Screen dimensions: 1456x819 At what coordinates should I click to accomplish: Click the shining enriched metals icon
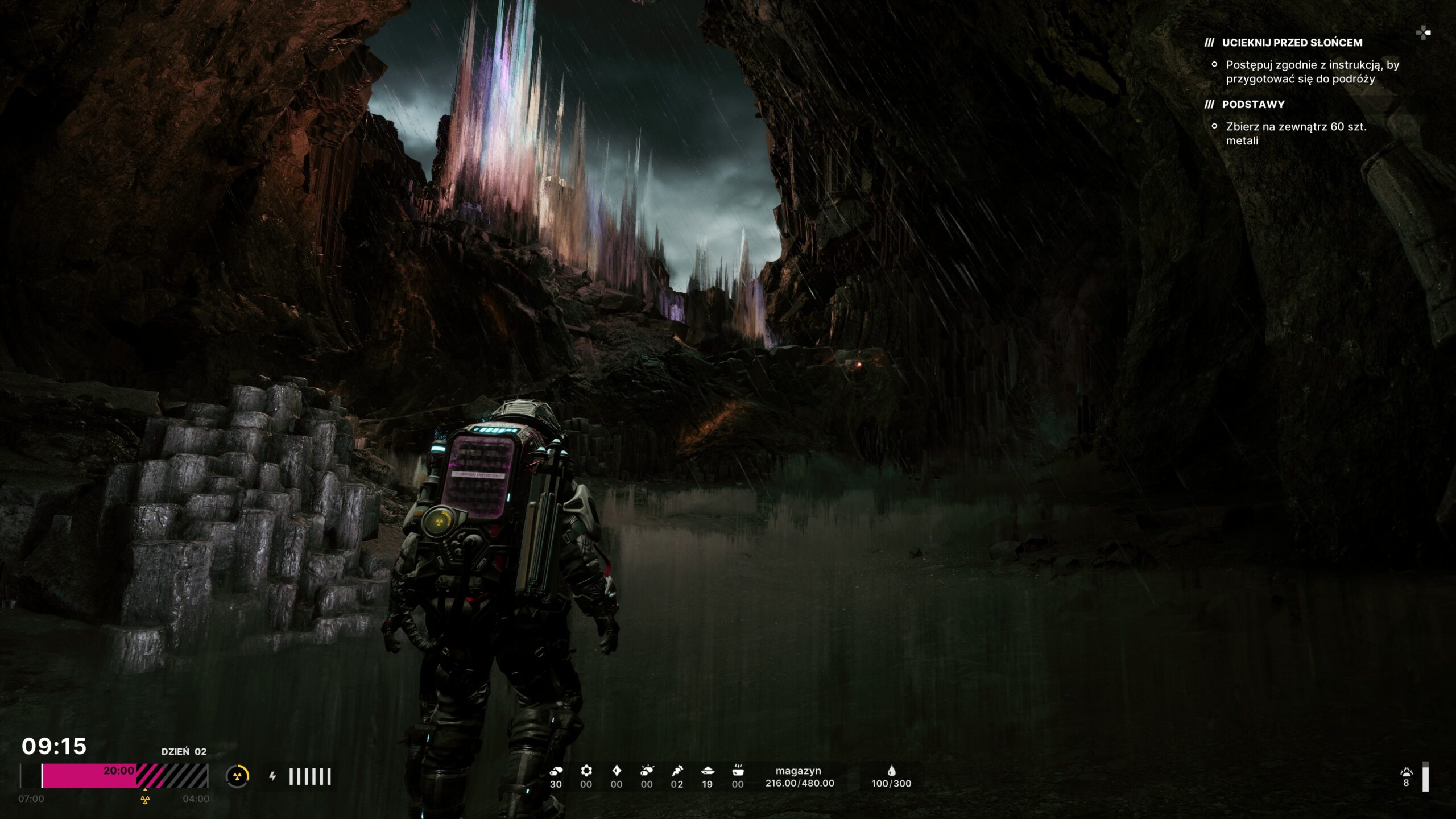click(x=647, y=771)
